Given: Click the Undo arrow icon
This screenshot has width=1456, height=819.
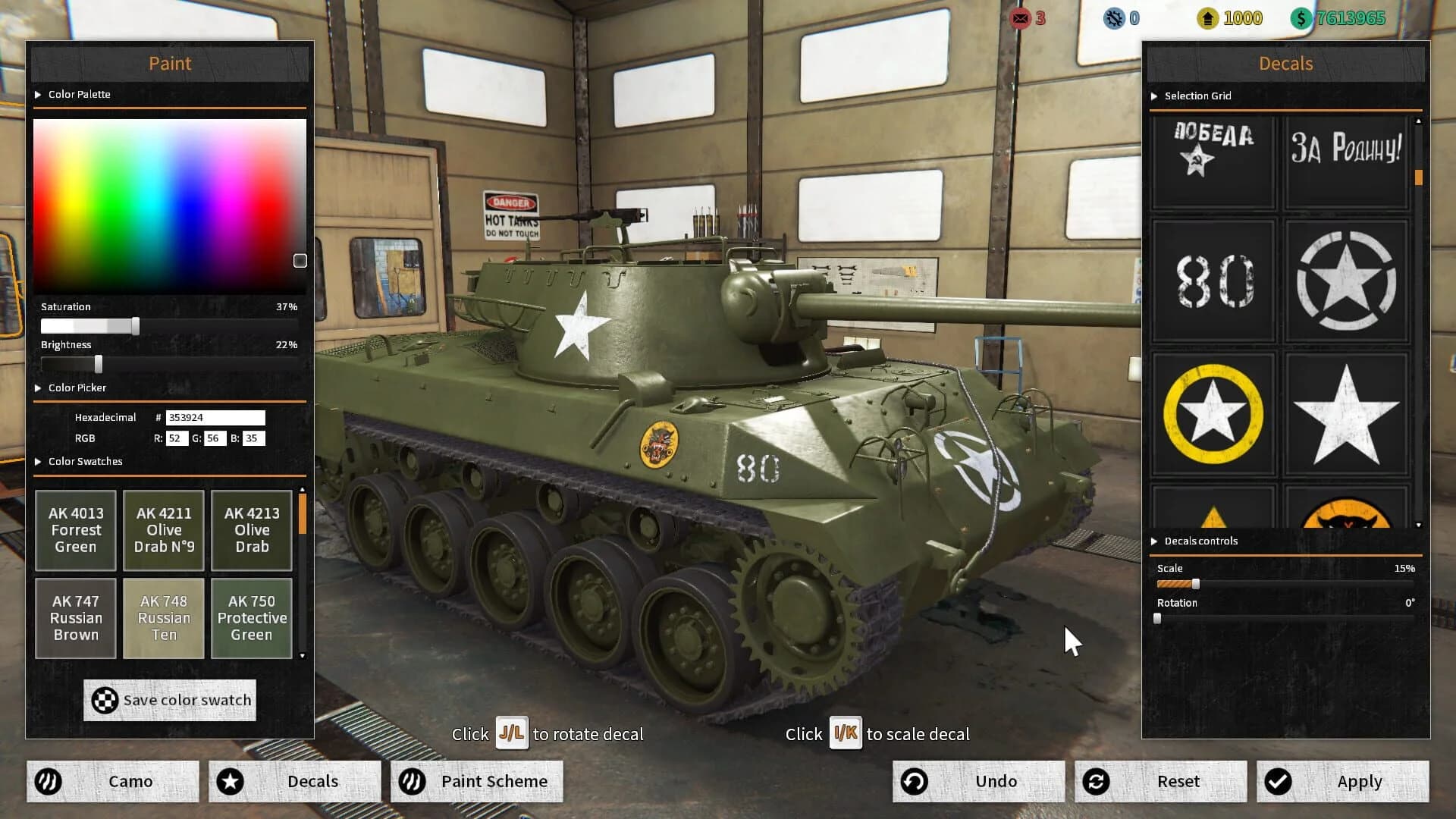Looking at the screenshot, I should coord(914,781).
